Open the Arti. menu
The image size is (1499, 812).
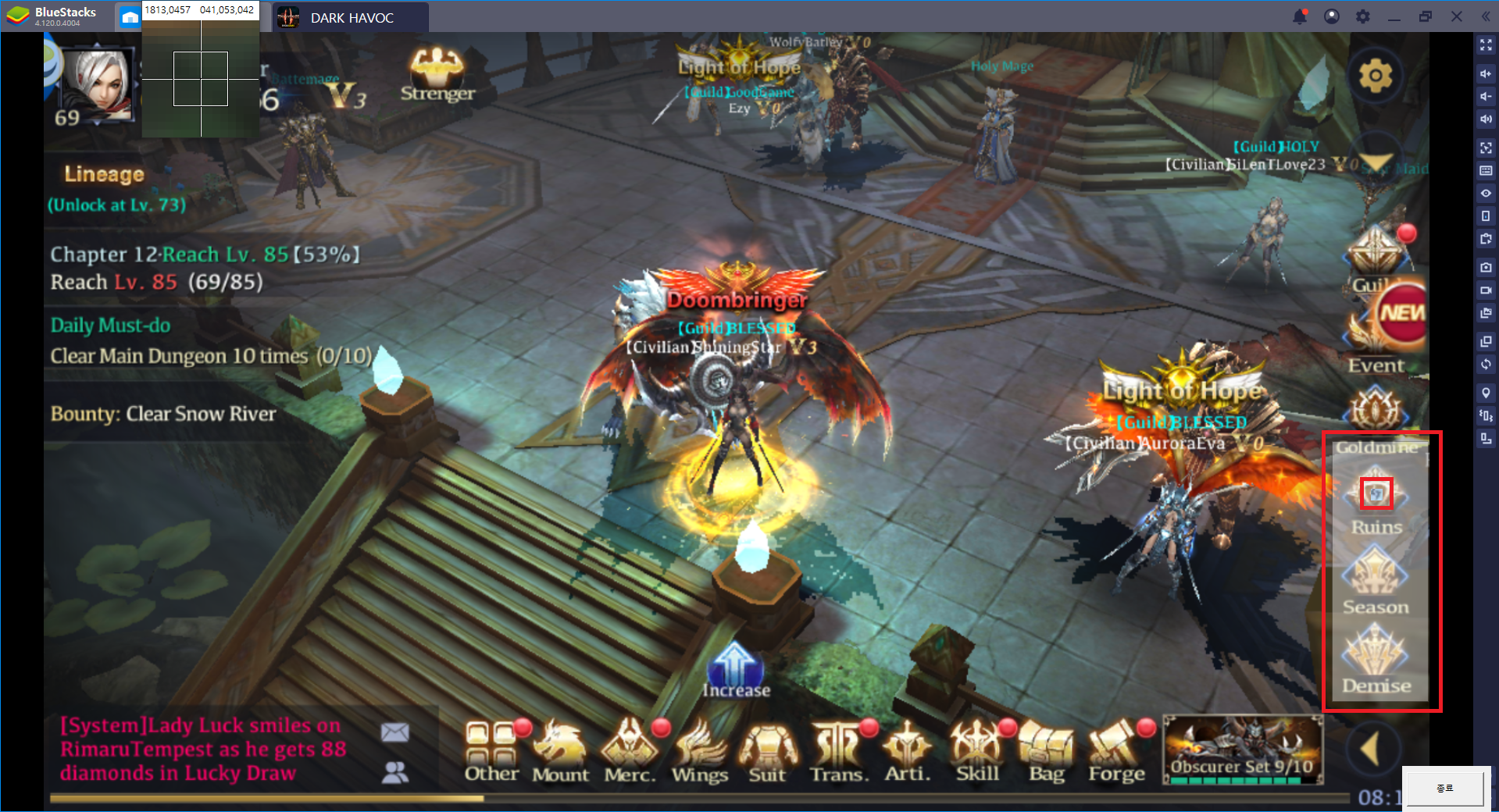tap(907, 750)
